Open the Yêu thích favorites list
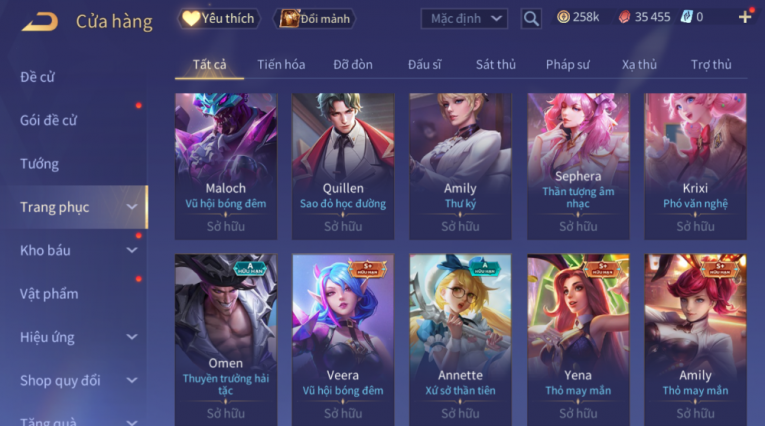 click(x=219, y=18)
